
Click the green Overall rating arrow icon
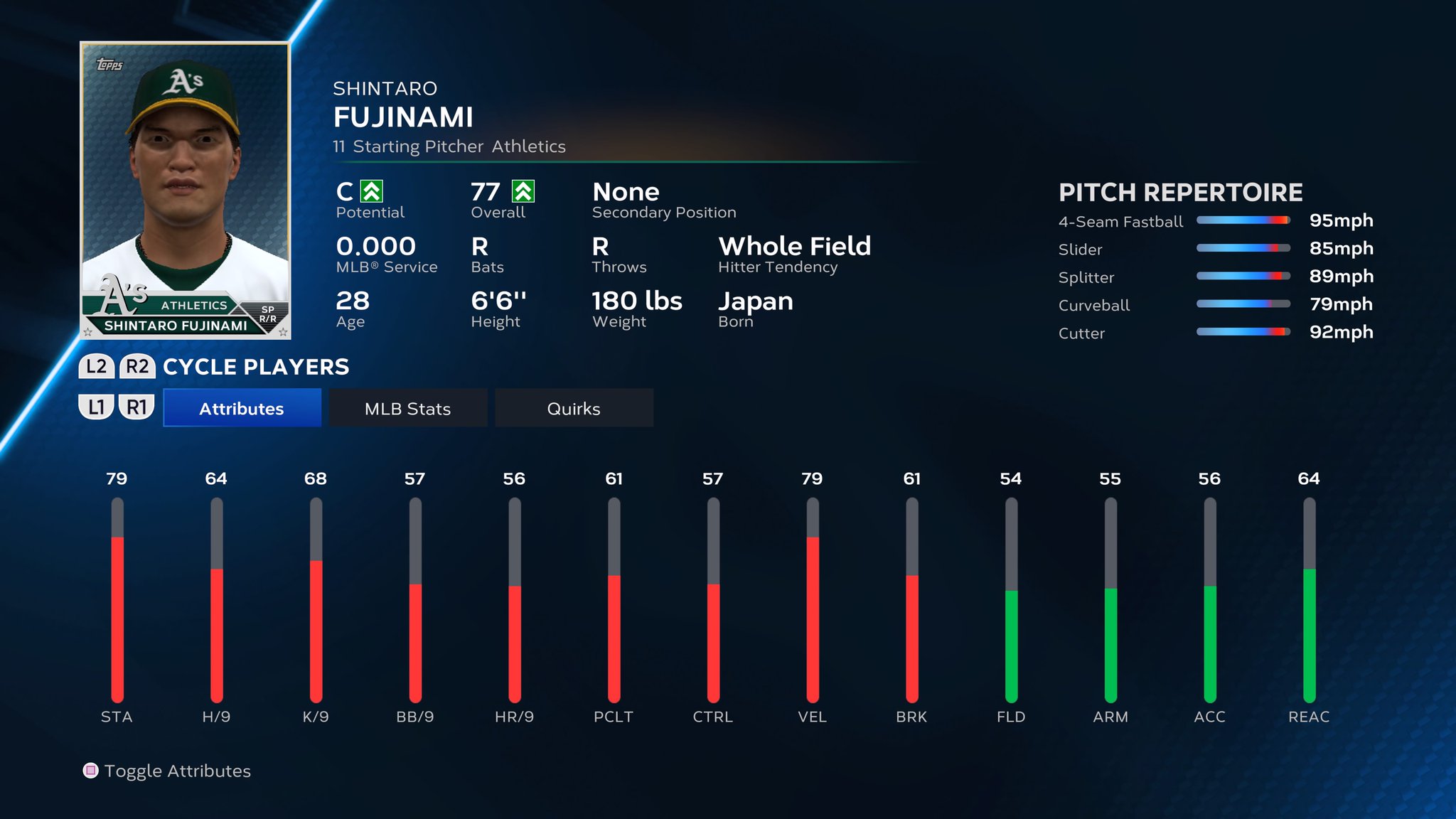[522, 191]
